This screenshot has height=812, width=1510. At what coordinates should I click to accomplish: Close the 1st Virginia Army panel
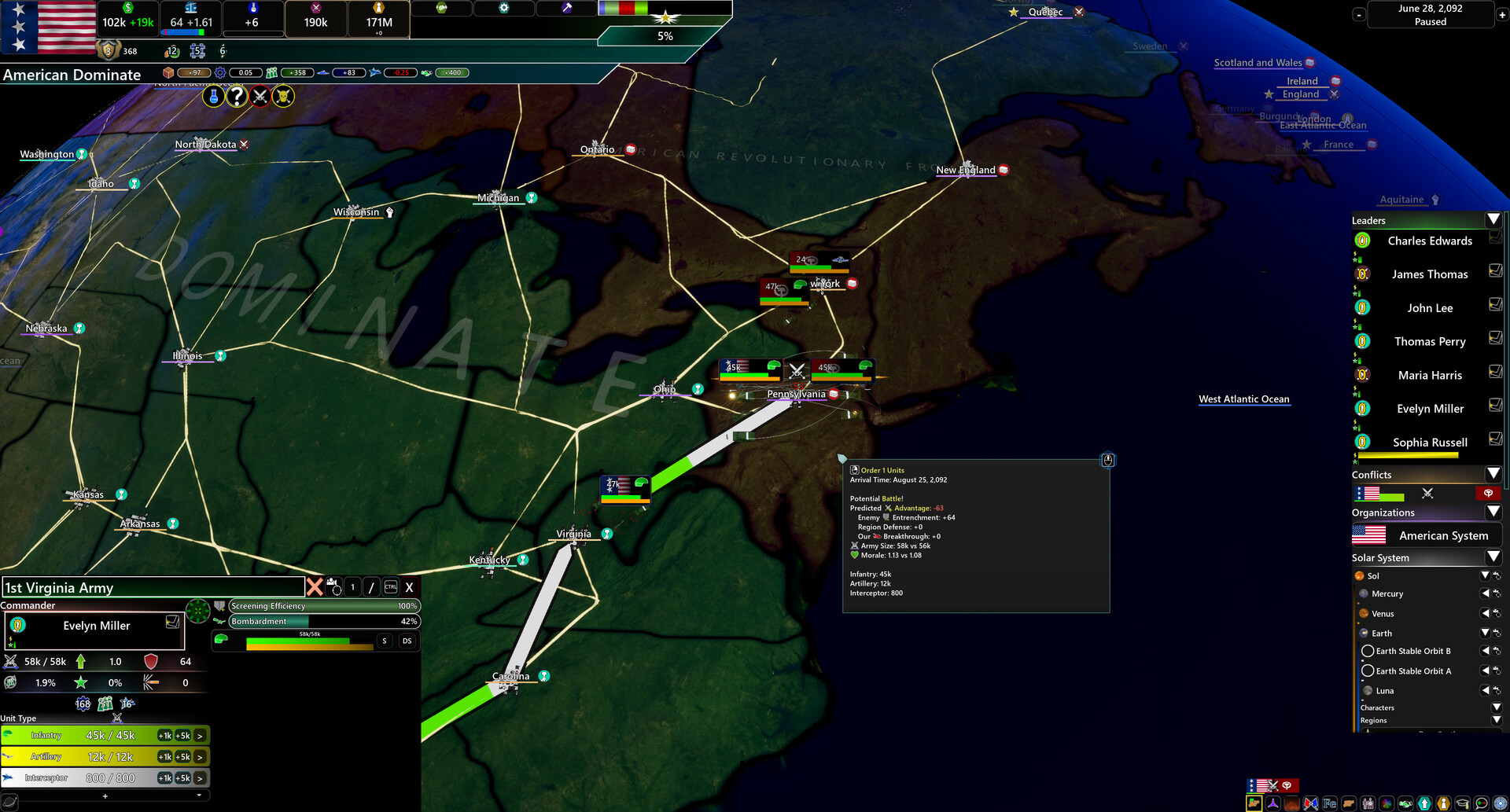click(409, 587)
